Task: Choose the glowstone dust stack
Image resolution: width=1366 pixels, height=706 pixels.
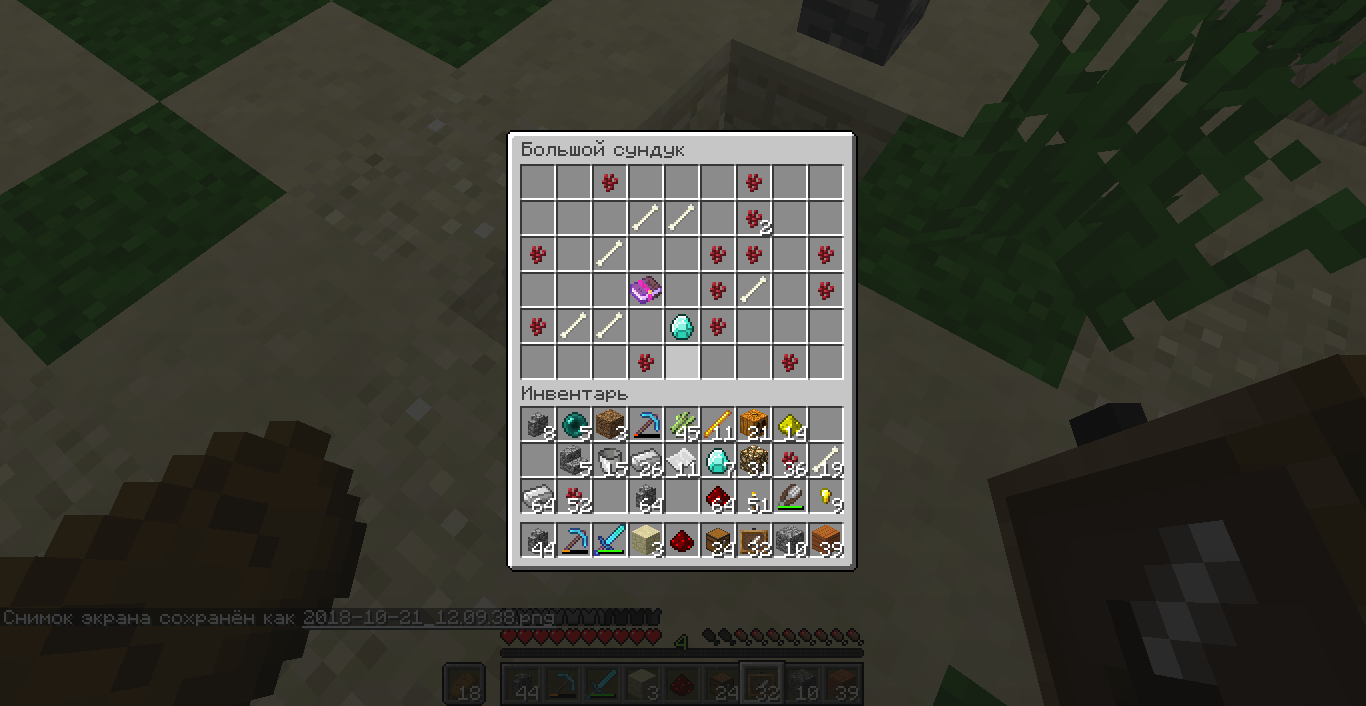Action: [x=790, y=426]
